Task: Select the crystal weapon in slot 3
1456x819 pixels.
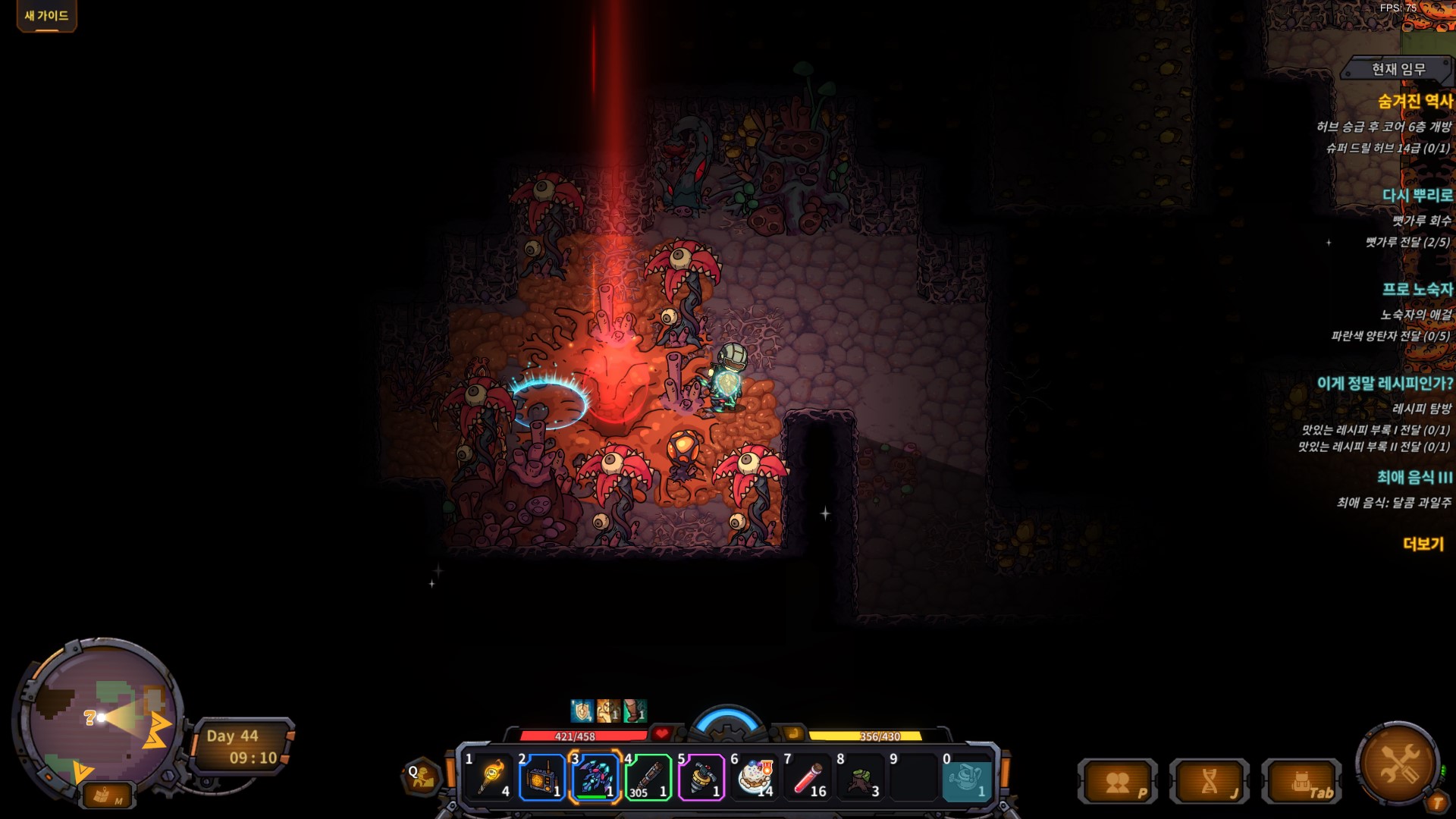Action: pyautogui.click(x=595, y=777)
